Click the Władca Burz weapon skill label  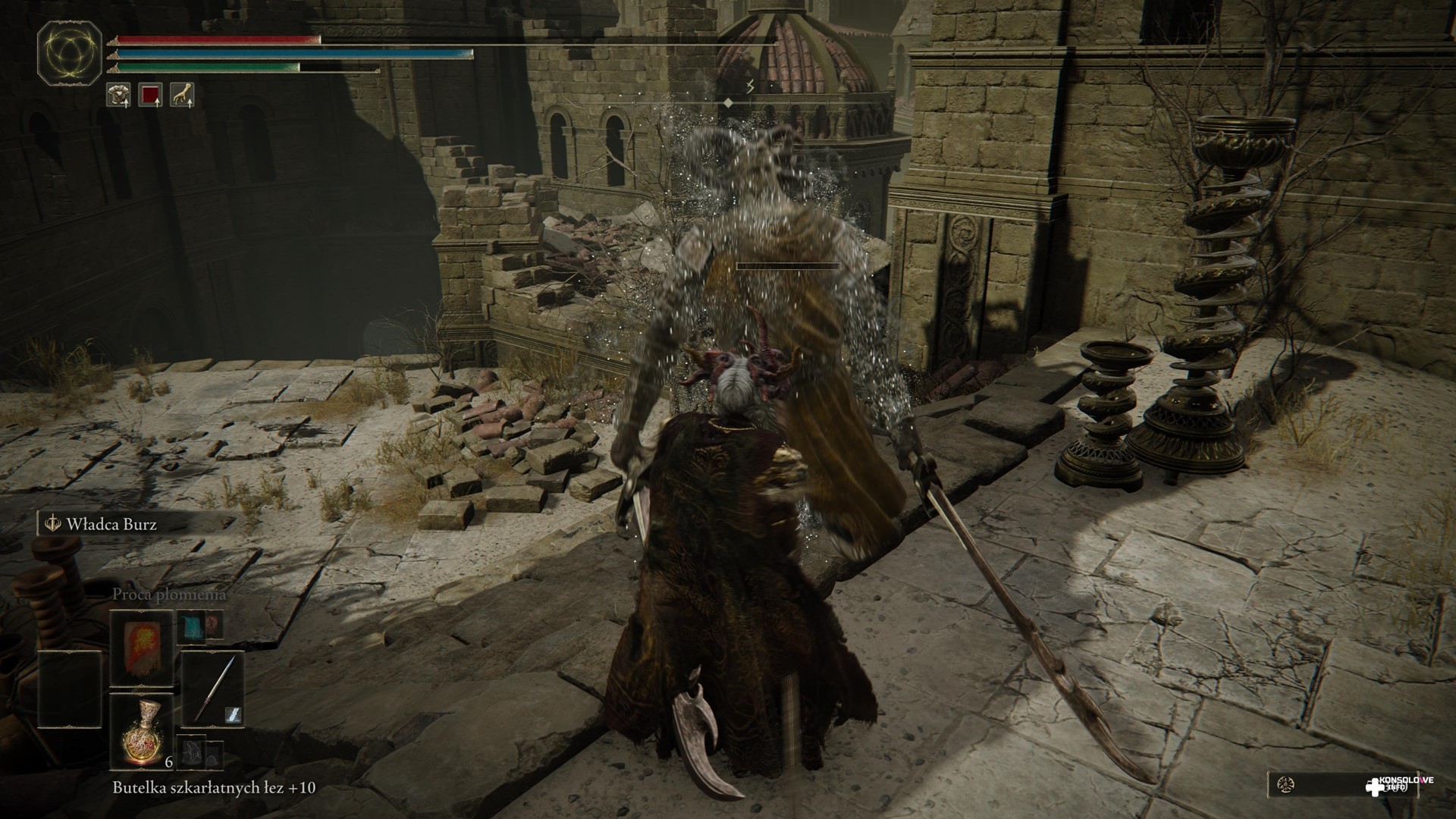pos(111,524)
